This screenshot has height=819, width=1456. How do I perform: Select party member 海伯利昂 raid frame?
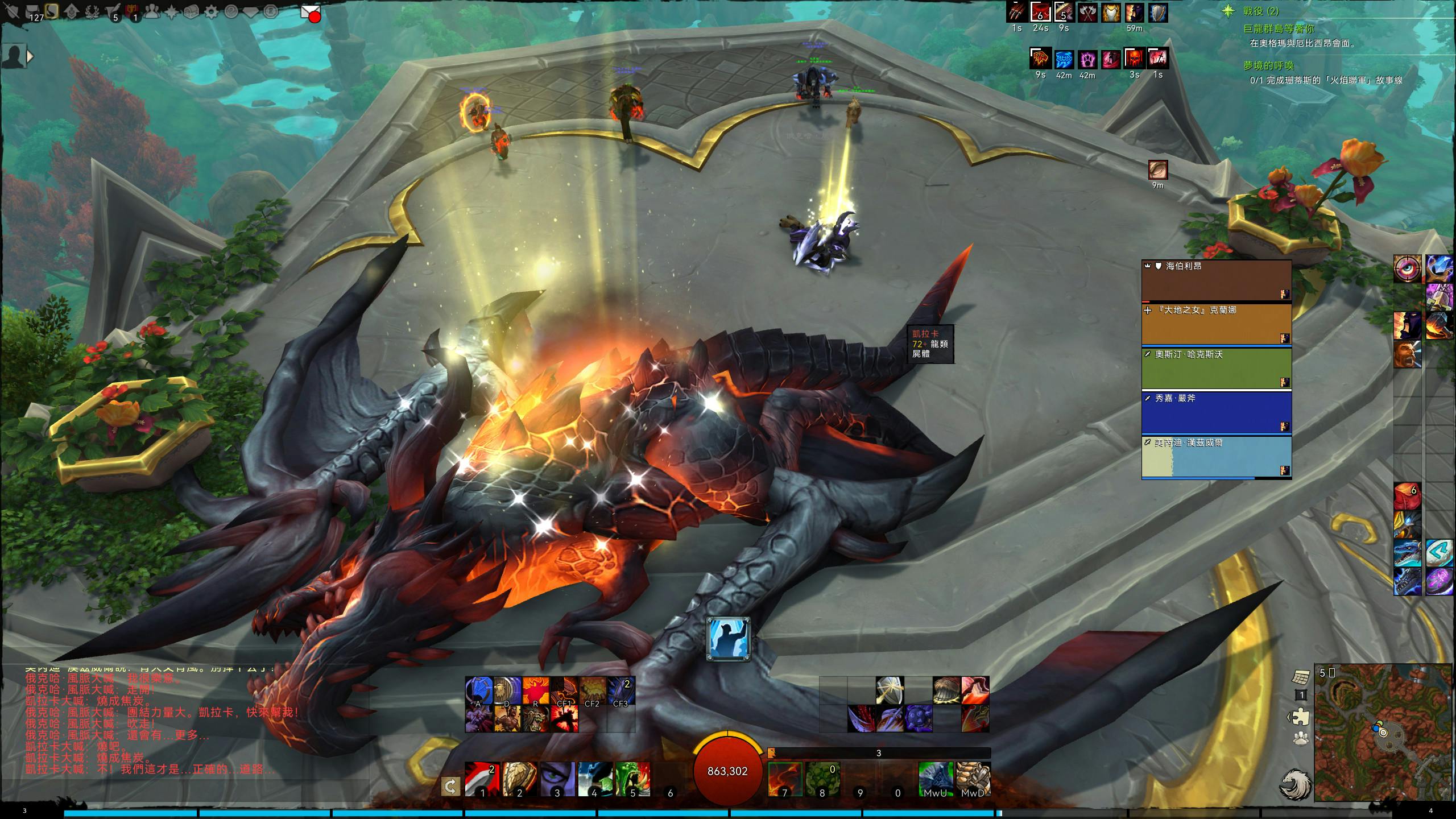tap(1216, 280)
